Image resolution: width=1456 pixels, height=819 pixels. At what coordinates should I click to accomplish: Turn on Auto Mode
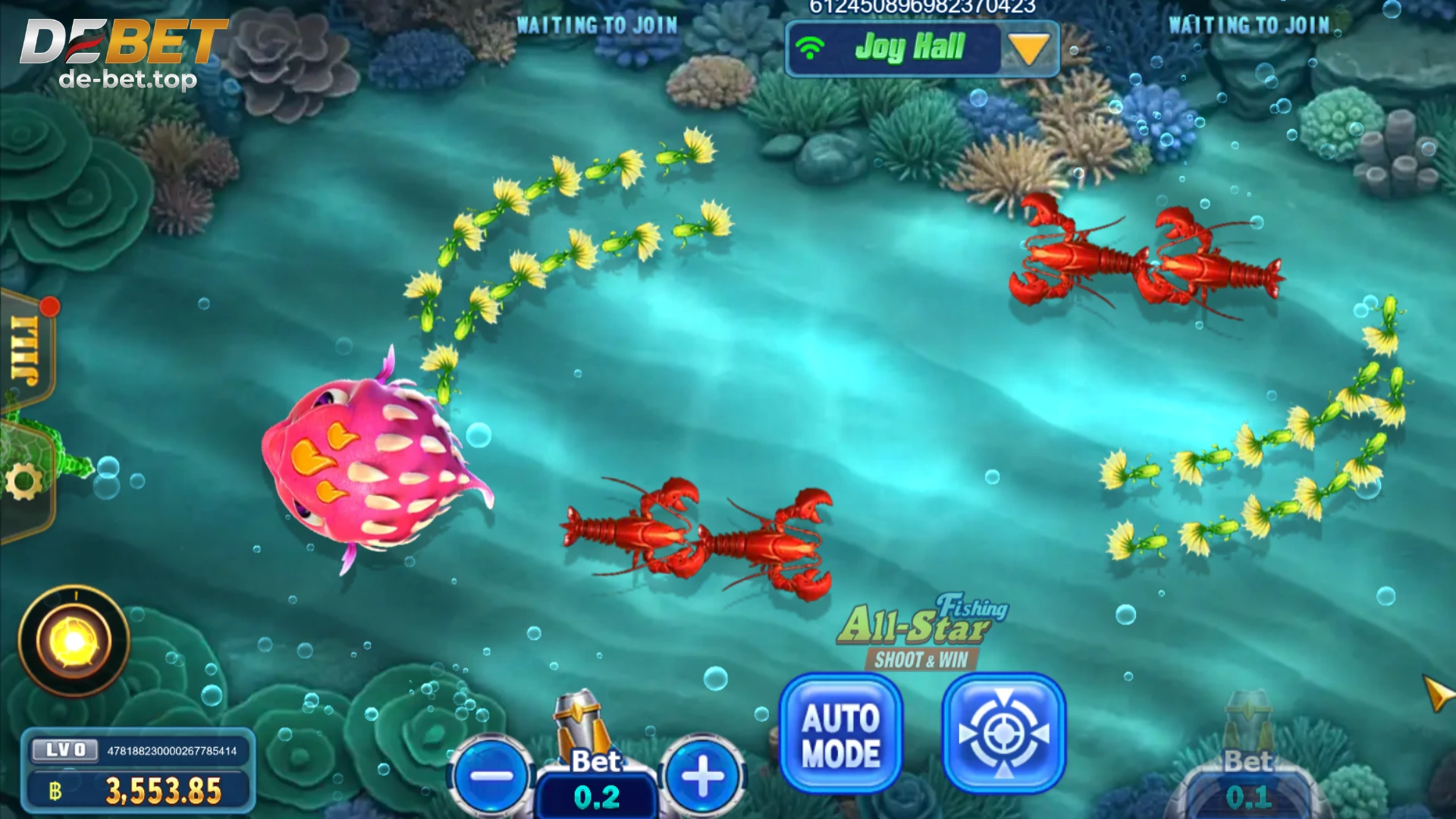(x=841, y=734)
